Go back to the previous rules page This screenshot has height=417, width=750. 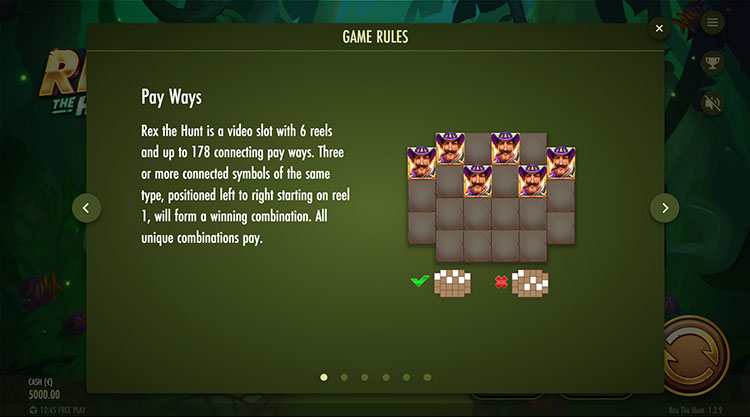click(86, 208)
